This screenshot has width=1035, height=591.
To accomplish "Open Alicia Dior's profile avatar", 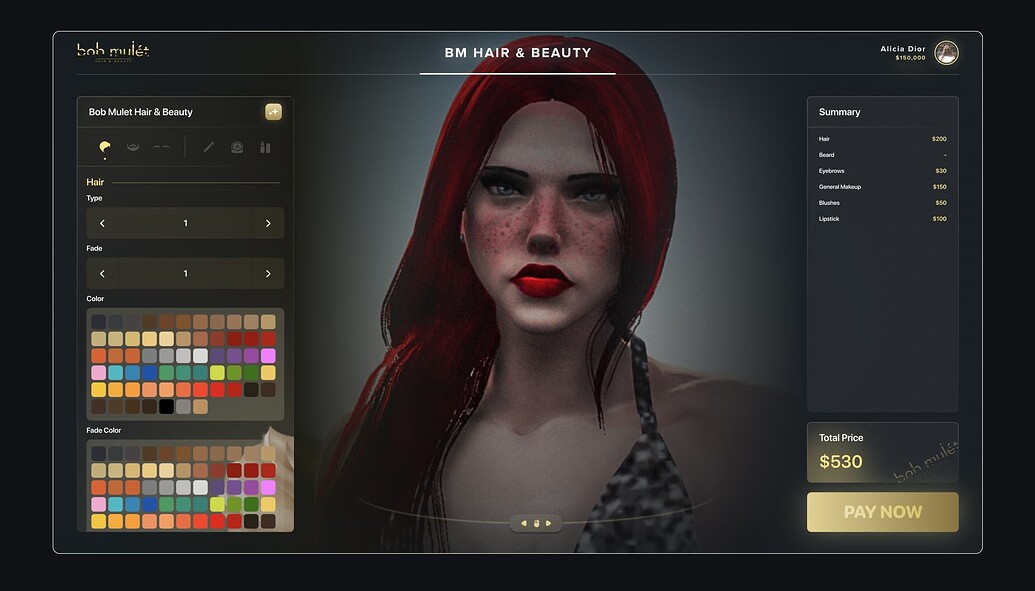I will tap(946, 53).
